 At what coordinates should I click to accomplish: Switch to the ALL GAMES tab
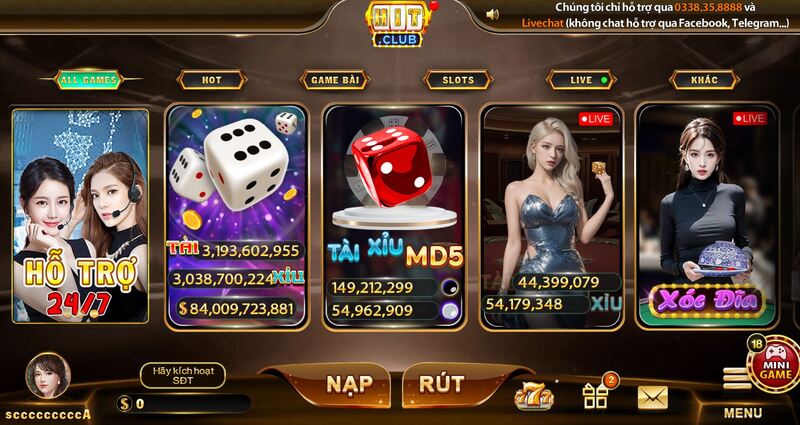(x=88, y=80)
